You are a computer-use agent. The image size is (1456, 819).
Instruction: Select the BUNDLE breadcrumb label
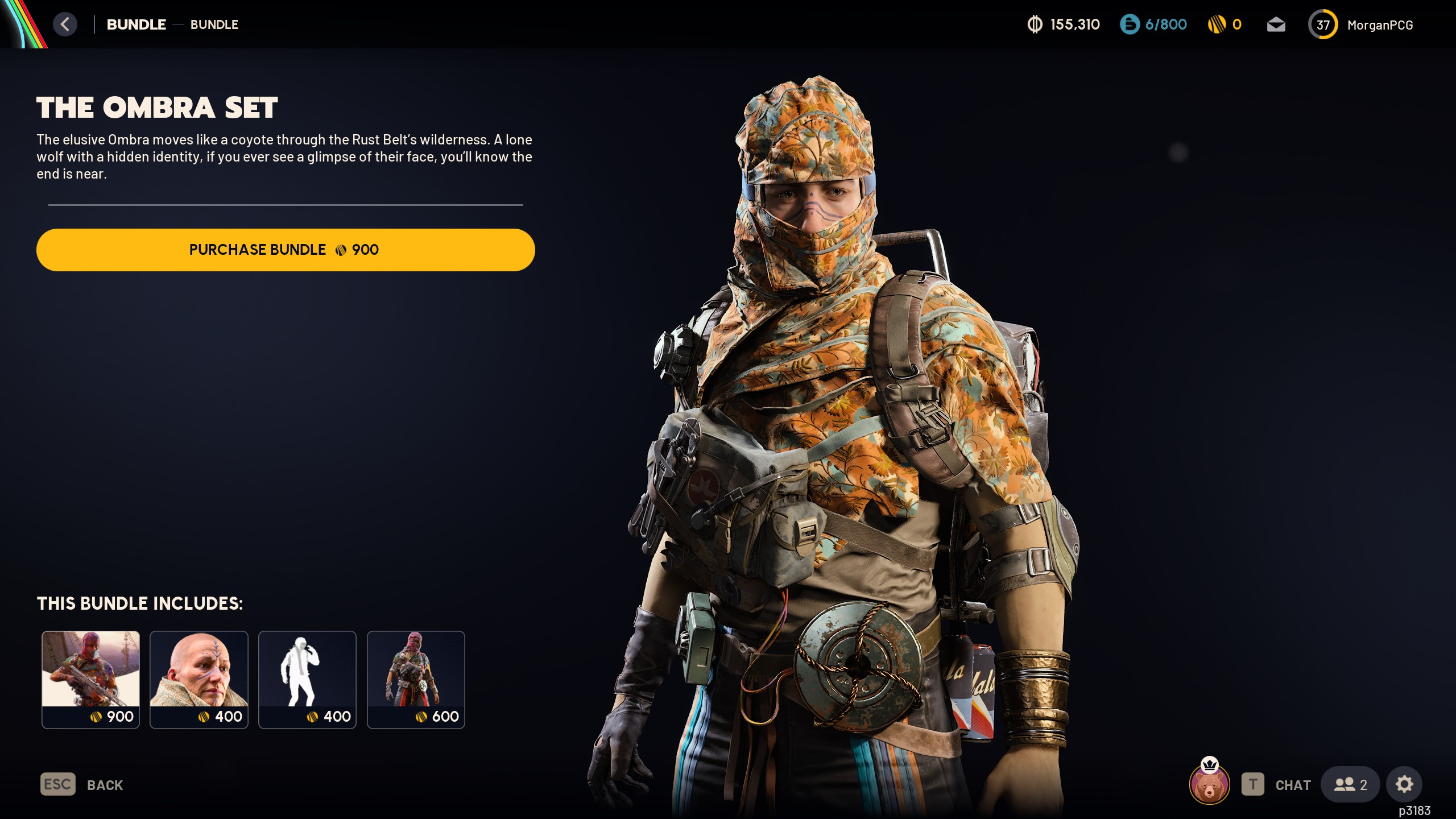click(x=136, y=24)
